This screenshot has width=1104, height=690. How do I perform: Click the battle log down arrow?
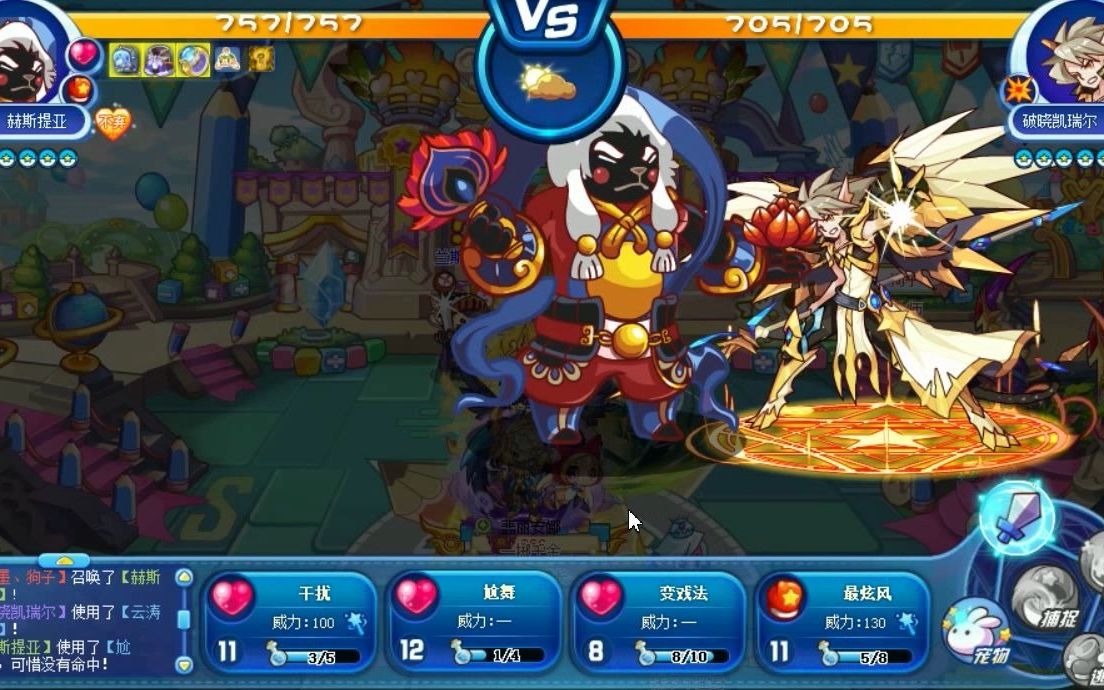click(184, 664)
